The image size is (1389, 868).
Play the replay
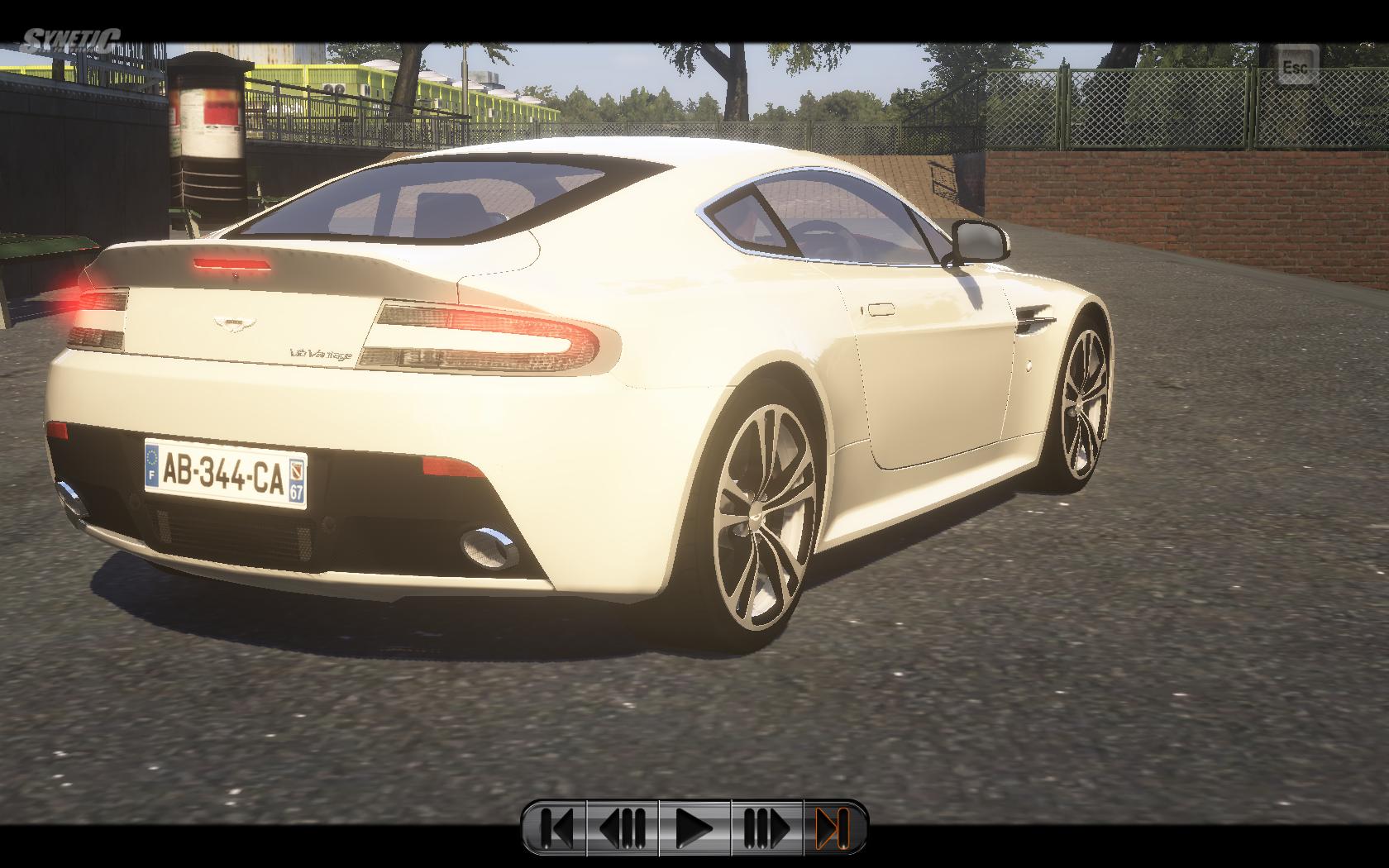(x=694, y=827)
